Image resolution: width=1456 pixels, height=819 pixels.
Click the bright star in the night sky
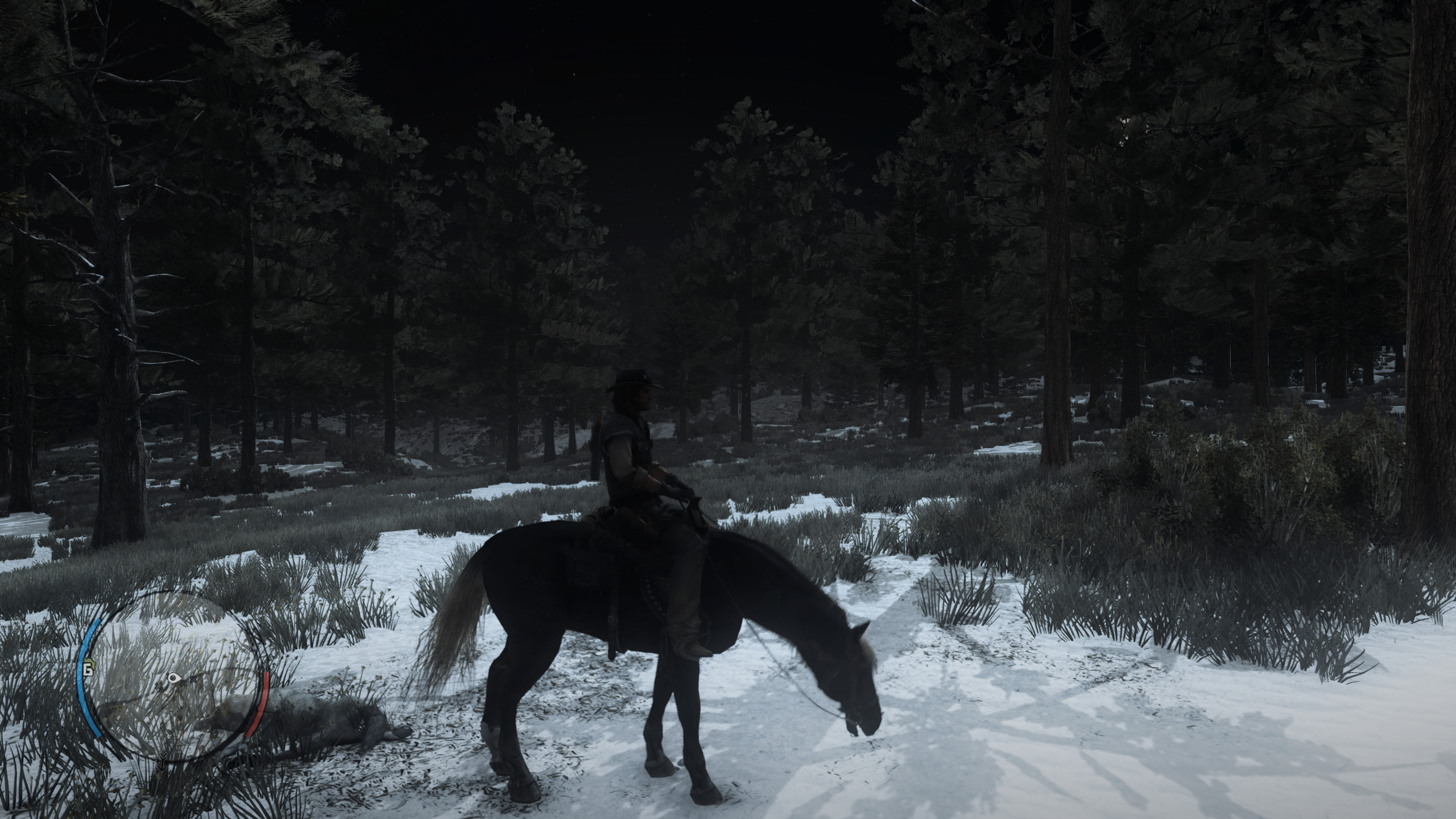coord(574,74)
